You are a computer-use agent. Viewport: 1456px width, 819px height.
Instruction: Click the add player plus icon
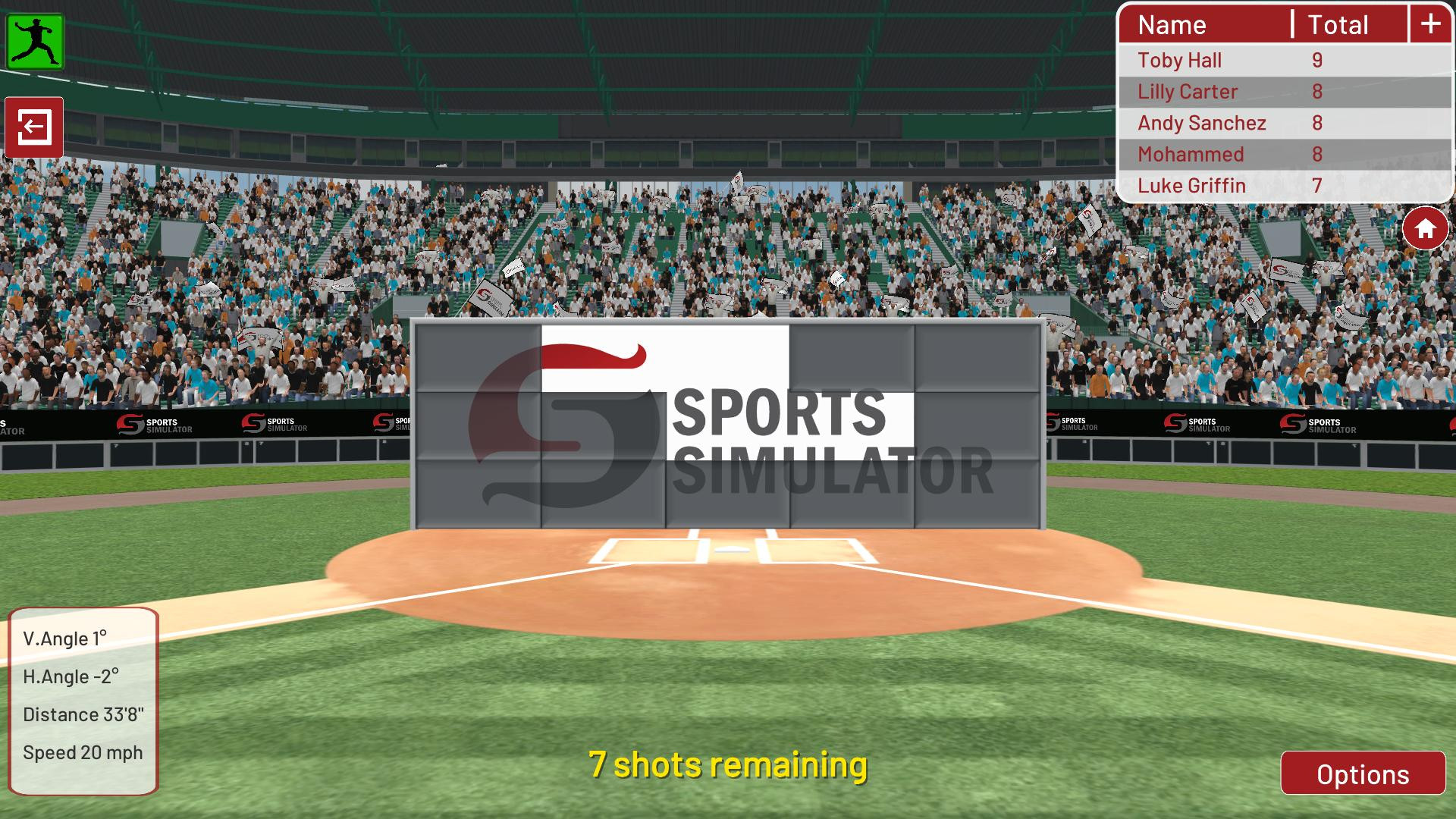tap(1430, 24)
